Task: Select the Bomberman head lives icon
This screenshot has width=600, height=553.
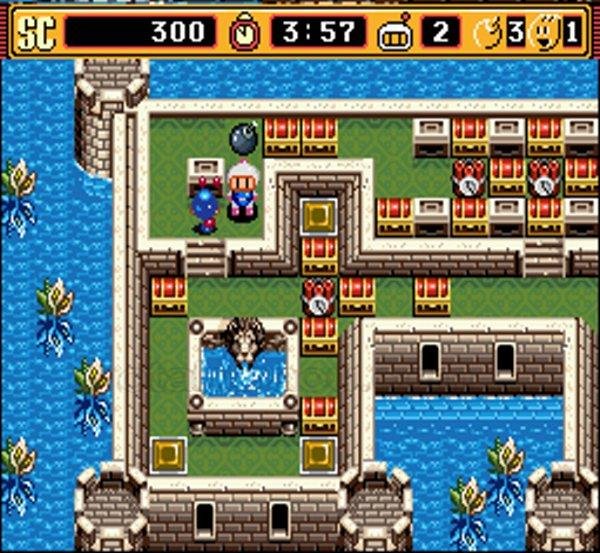Action: coord(396,33)
